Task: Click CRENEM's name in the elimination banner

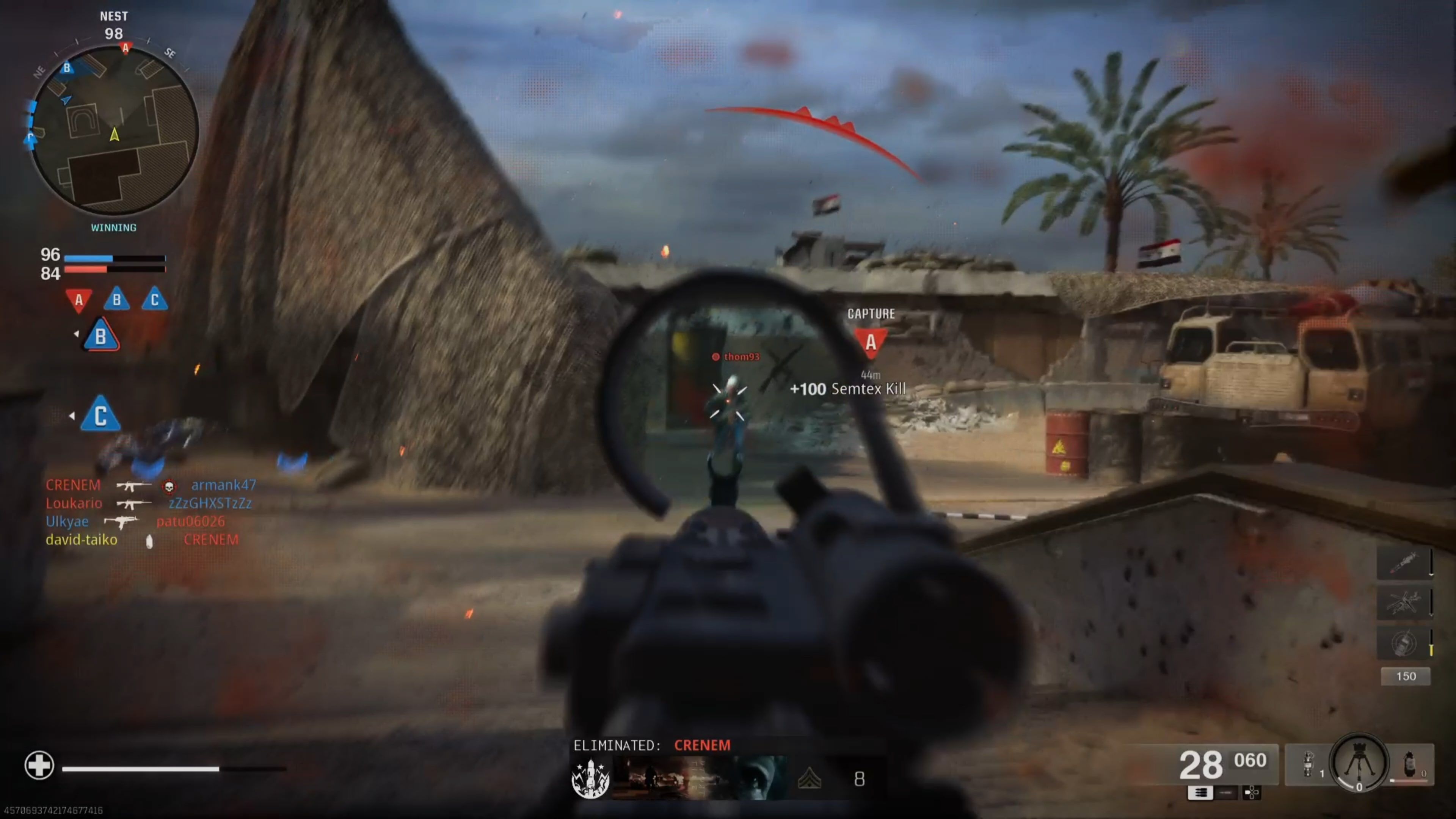Action: [702, 745]
